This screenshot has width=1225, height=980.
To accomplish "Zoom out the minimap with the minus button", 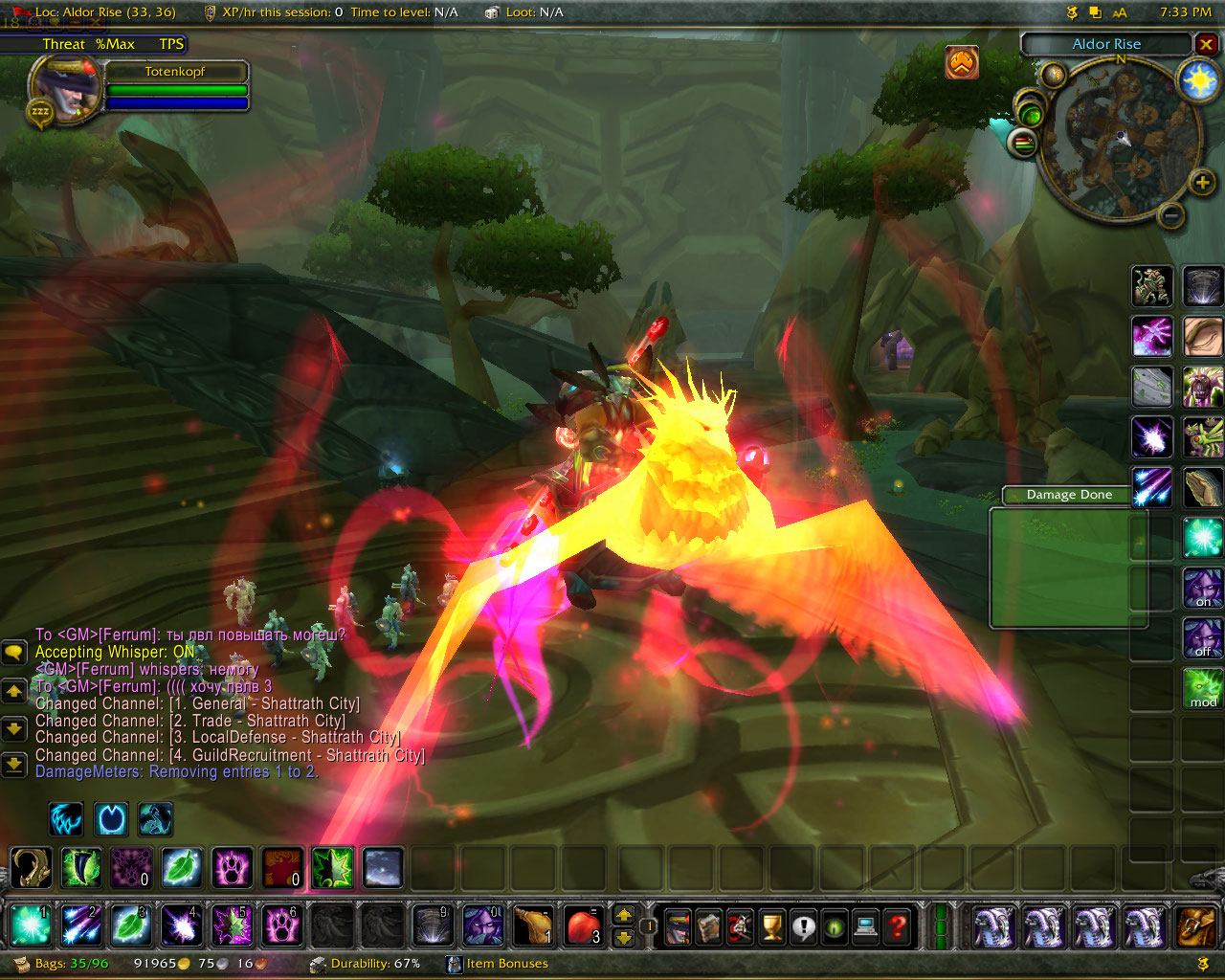I will [x=1170, y=215].
